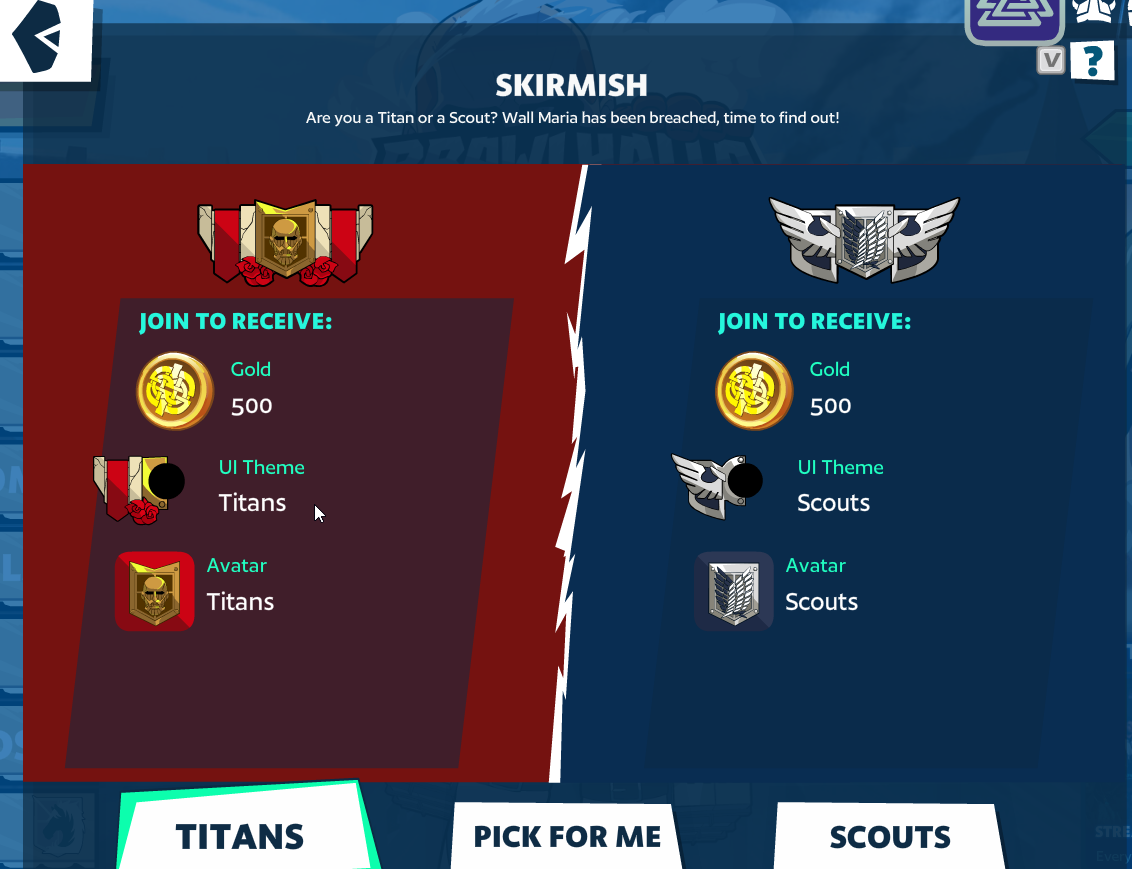This screenshot has height=869, width=1132.
Task: Inspect the Titans UI Theme reward
Action: [x=140, y=487]
